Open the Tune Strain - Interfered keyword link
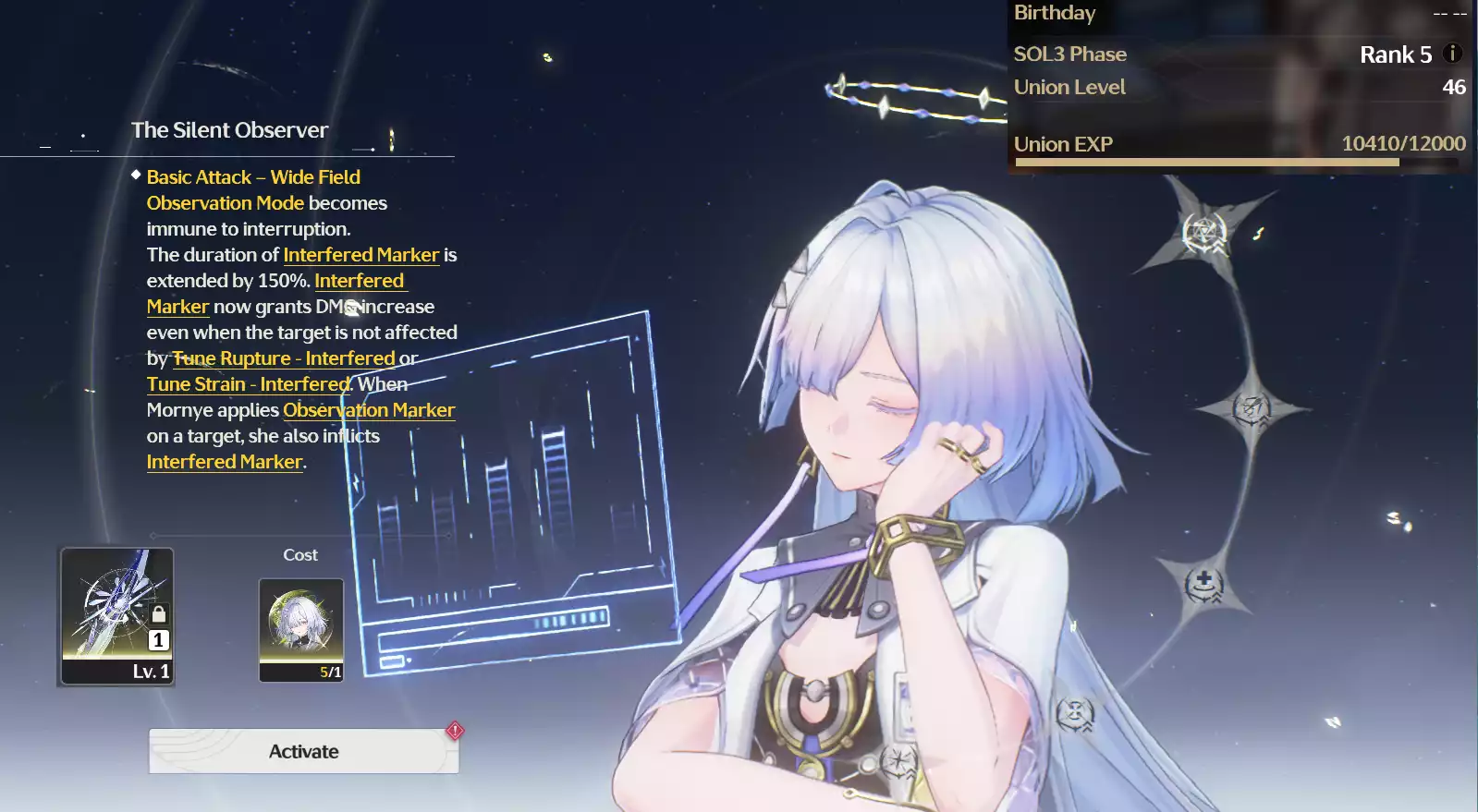This screenshot has width=1478, height=812. tap(248, 384)
